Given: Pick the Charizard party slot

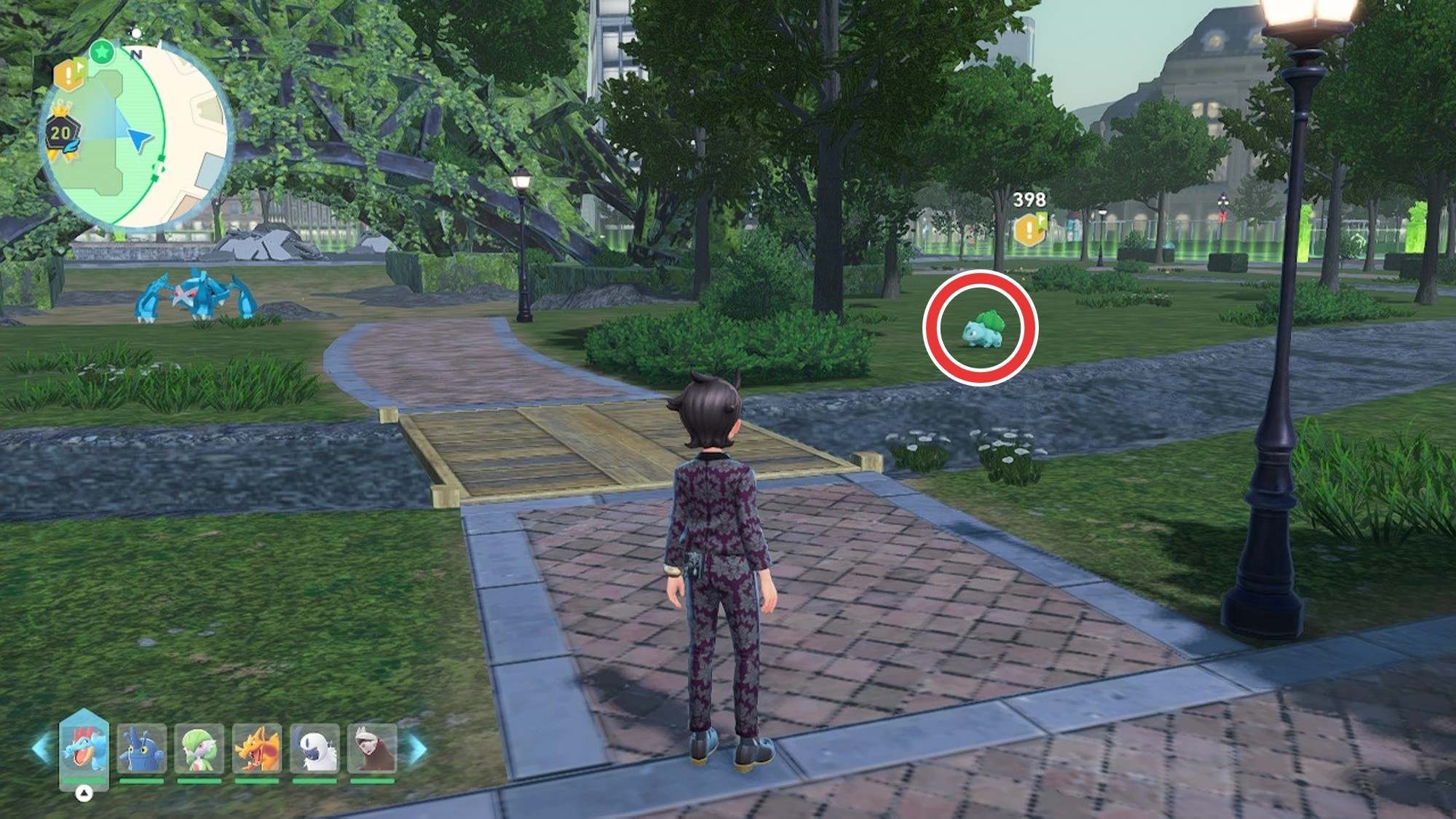Looking at the screenshot, I should (256, 748).
